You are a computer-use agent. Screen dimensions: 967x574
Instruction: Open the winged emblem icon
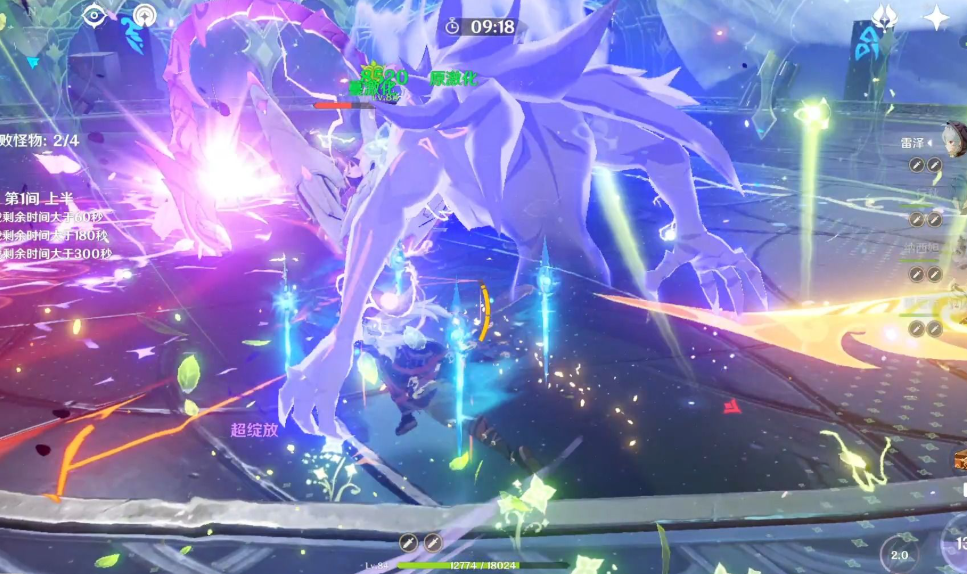tap(884, 16)
